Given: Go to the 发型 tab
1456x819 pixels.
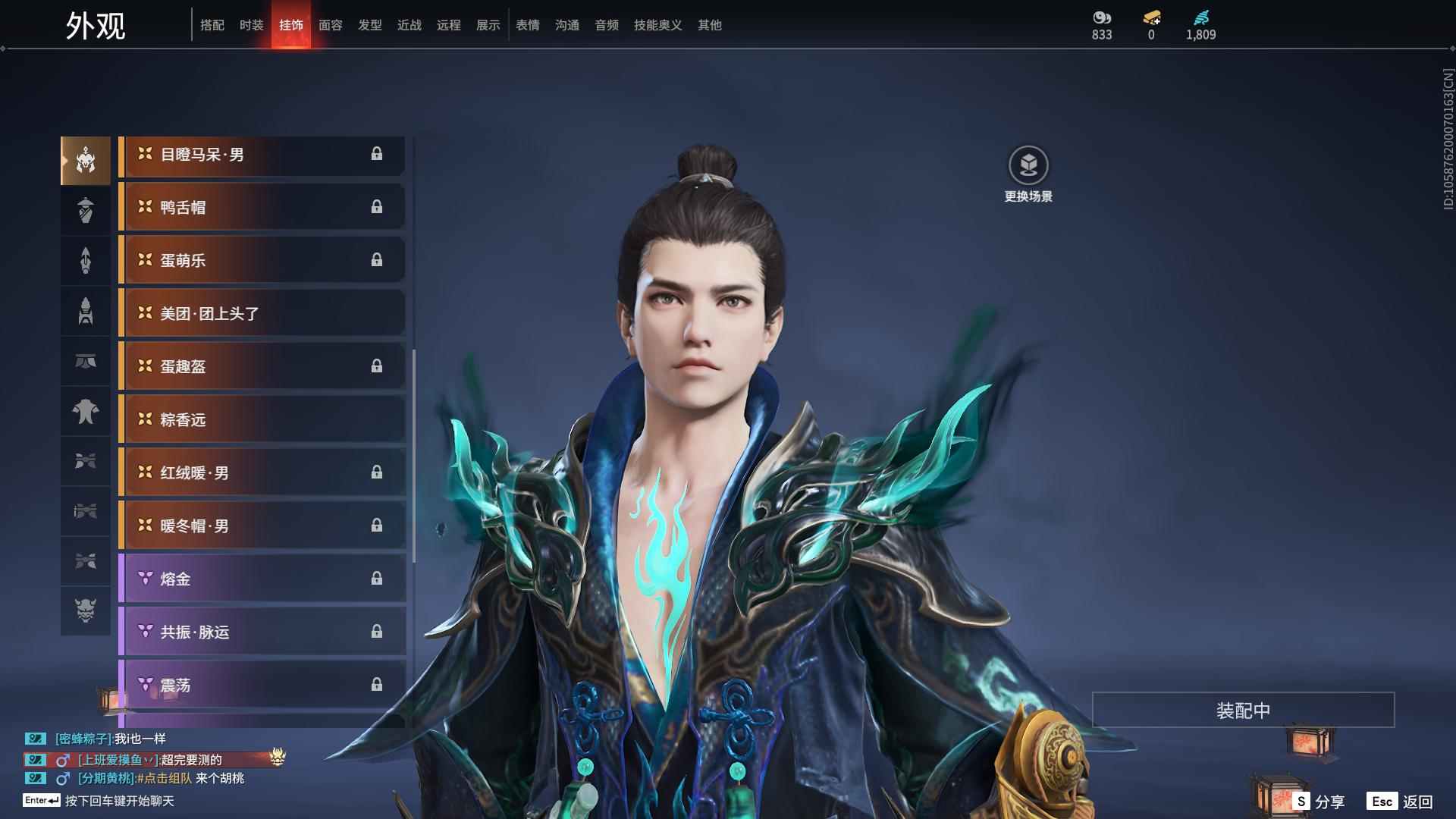Looking at the screenshot, I should coord(369,25).
